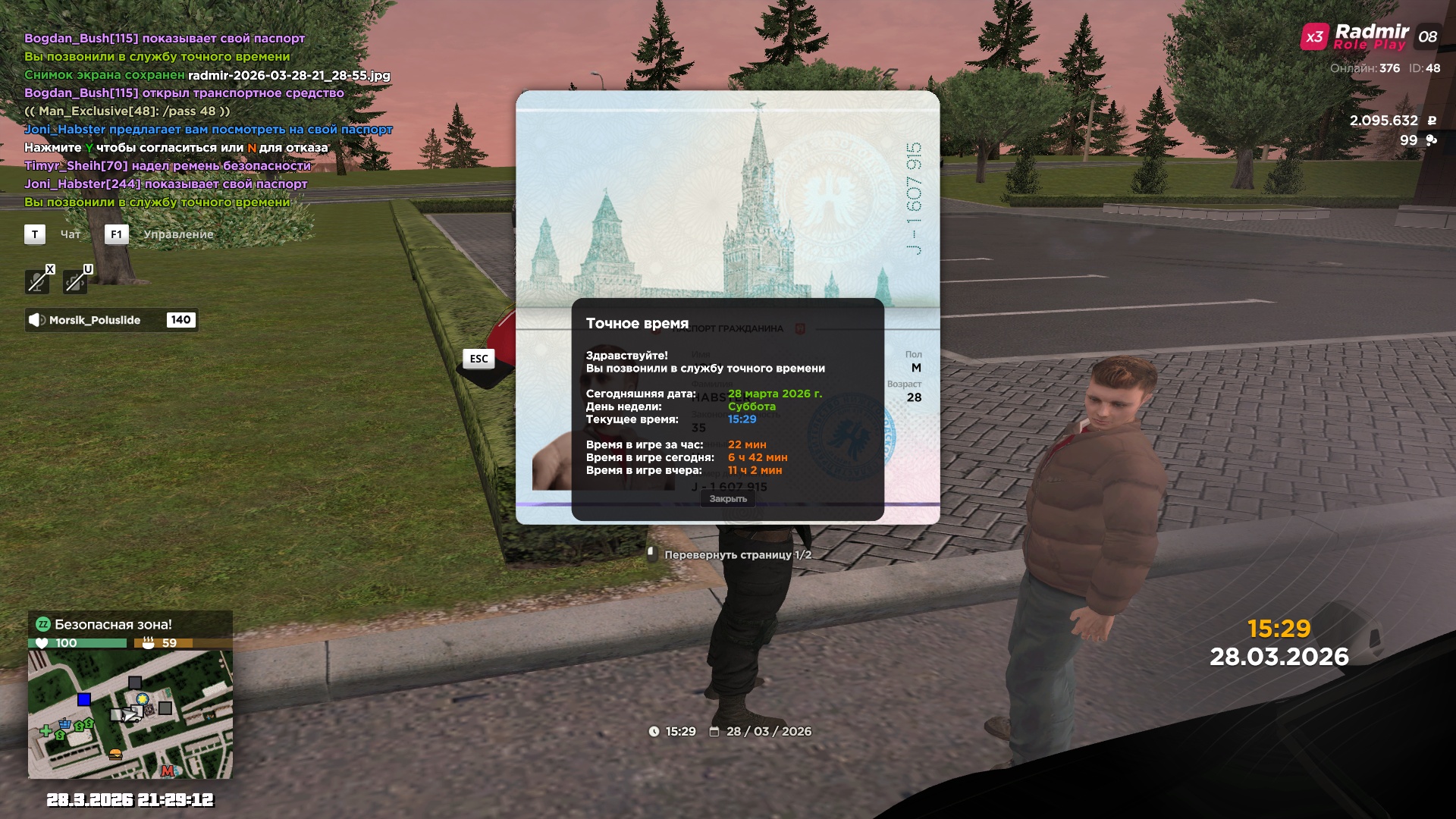Select Morsik_Poluslide in voice list

(95, 320)
